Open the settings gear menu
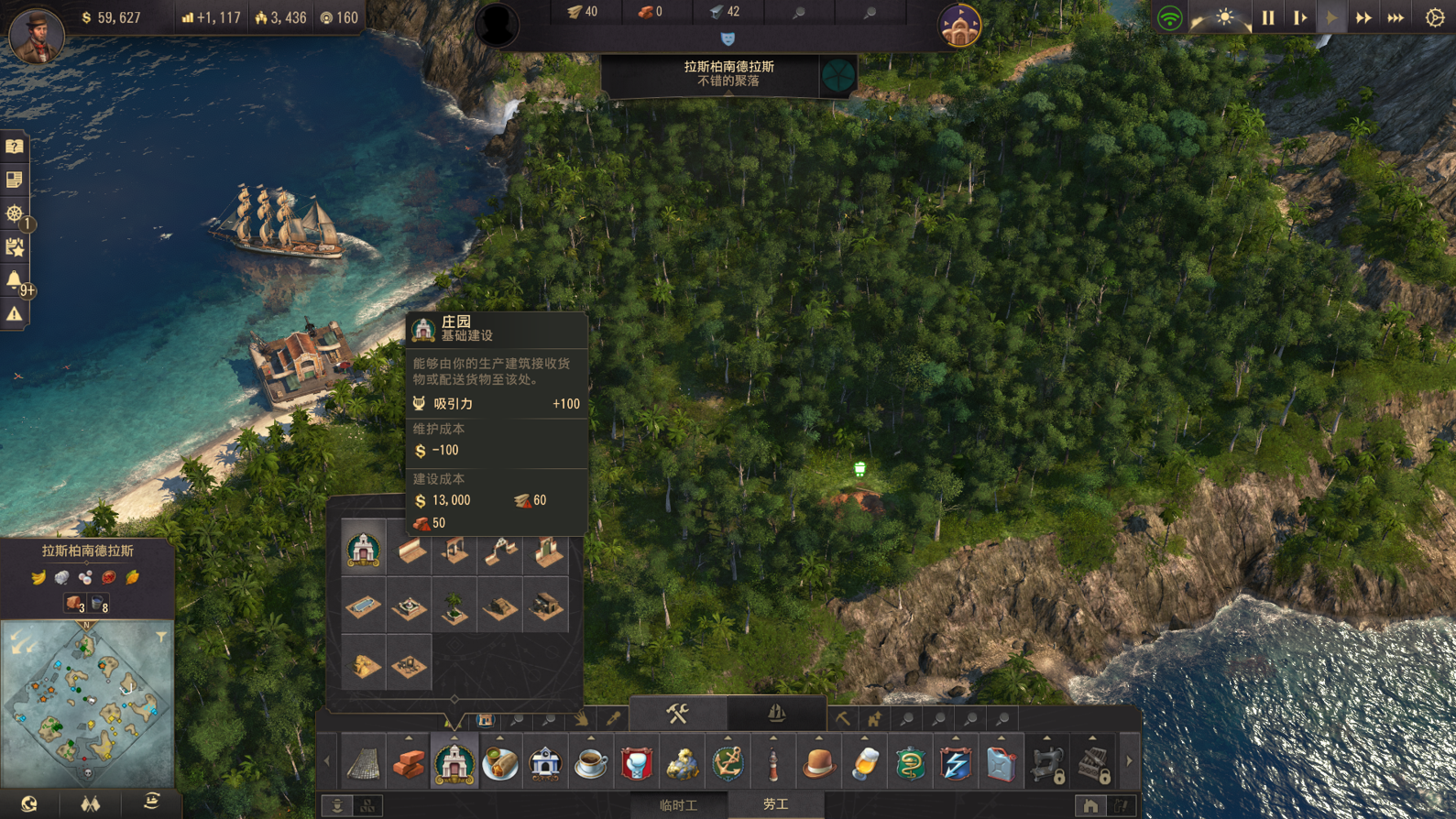The width and height of the screenshot is (1456, 819). 1435,17
